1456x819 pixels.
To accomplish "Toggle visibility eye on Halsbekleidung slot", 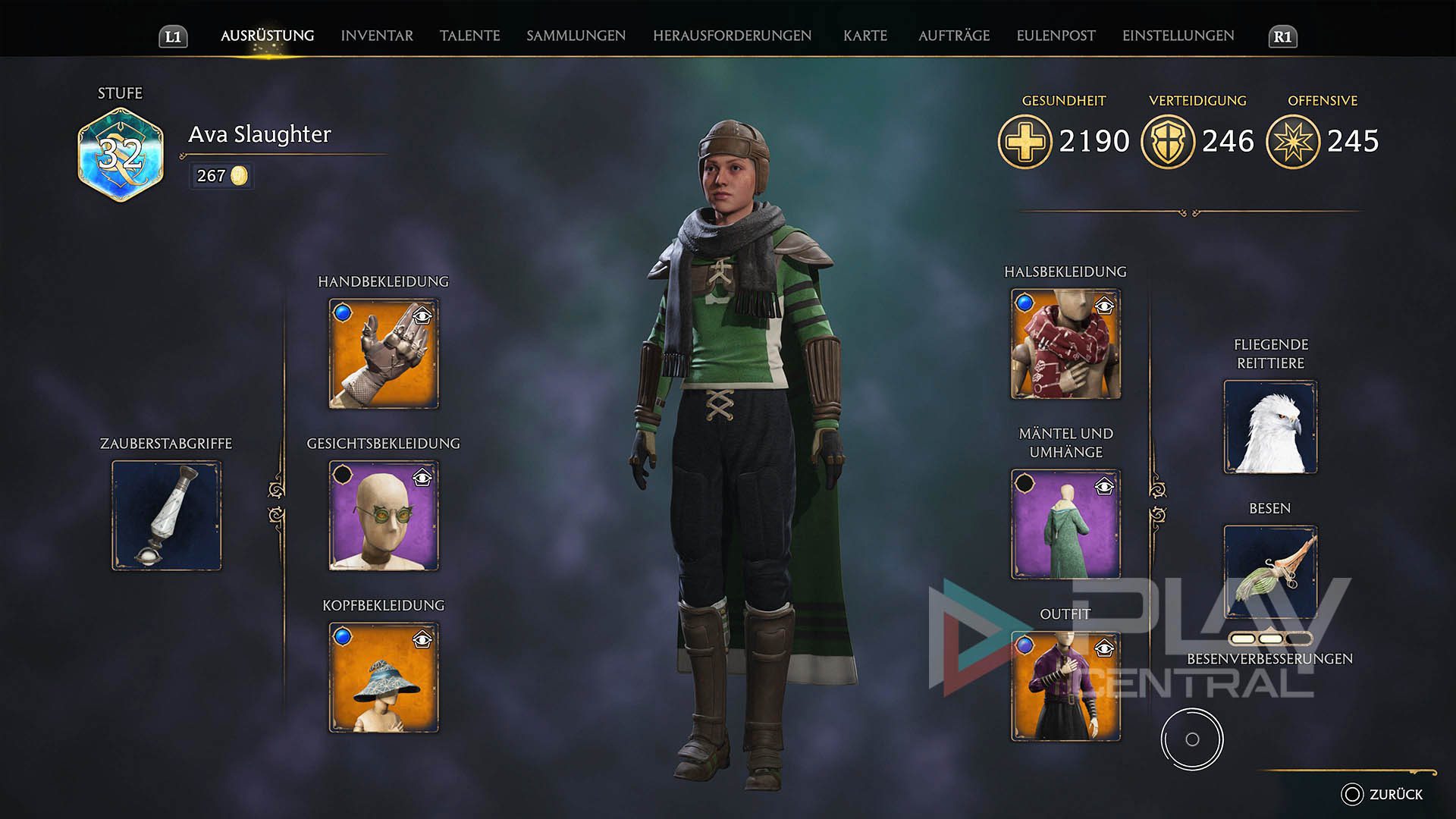I will (x=1105, y=306).
